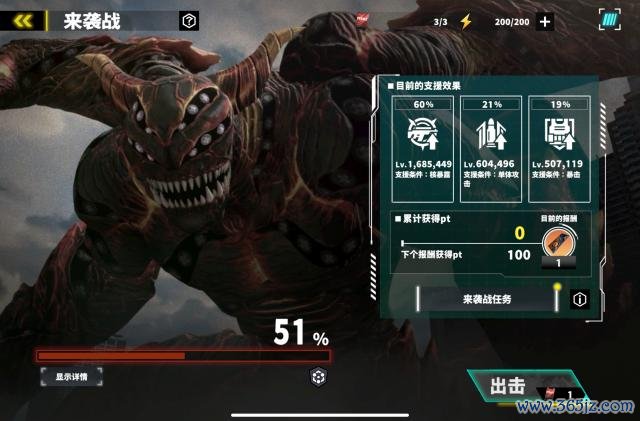The image size is (640, 421).
Task: Click the red ticket icon in the top bar
Action: pyautogui.click(x=362, y=19)
